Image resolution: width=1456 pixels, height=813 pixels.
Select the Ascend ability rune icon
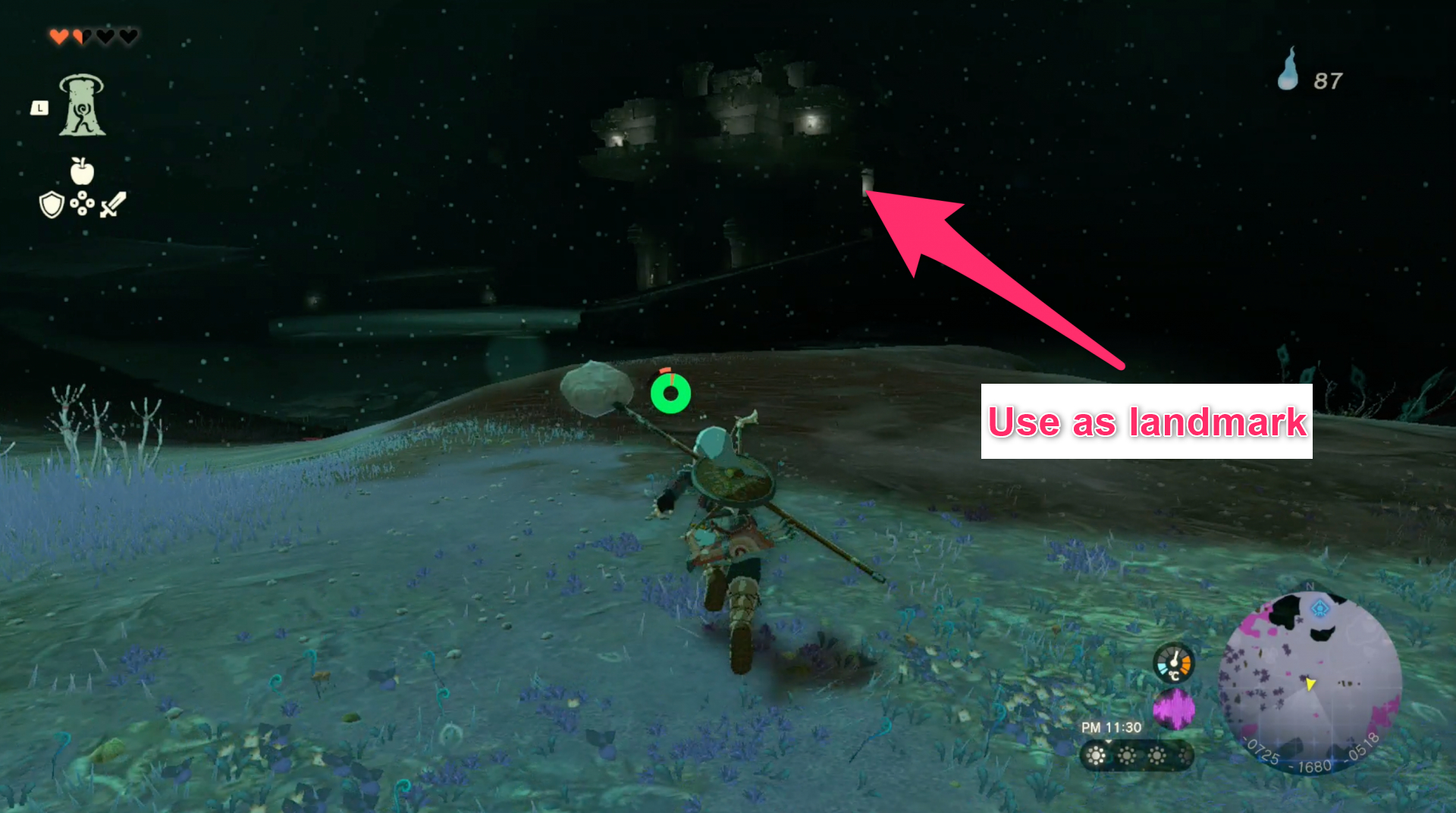coord(82,108)
